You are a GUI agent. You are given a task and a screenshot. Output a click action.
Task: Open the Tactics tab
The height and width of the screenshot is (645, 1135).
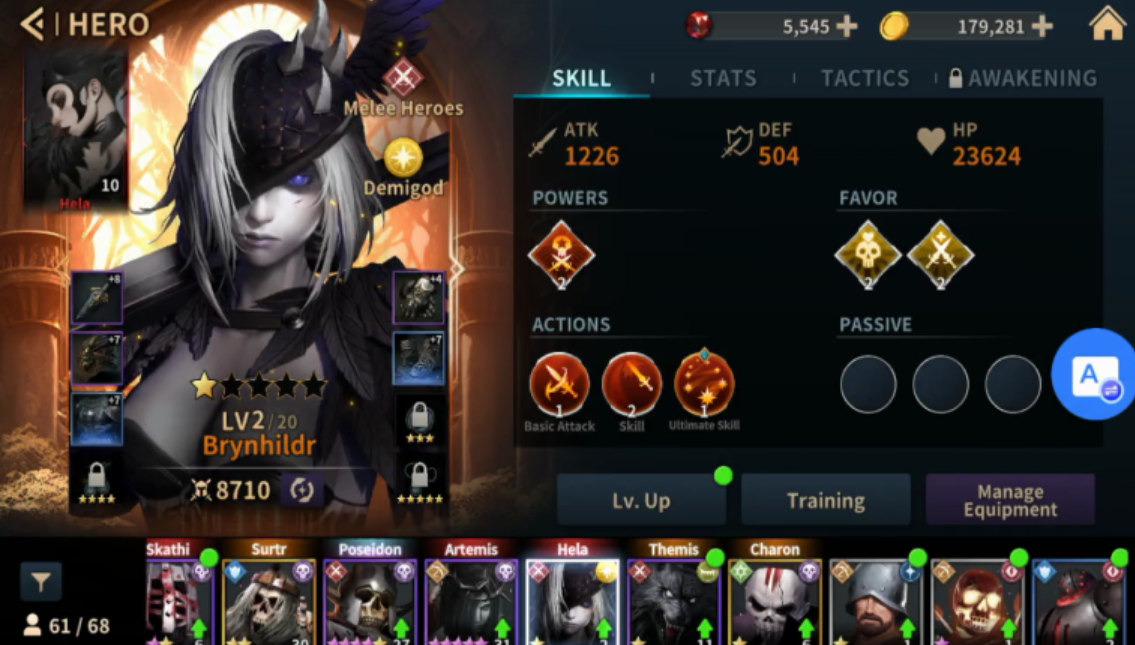point(865,78)
